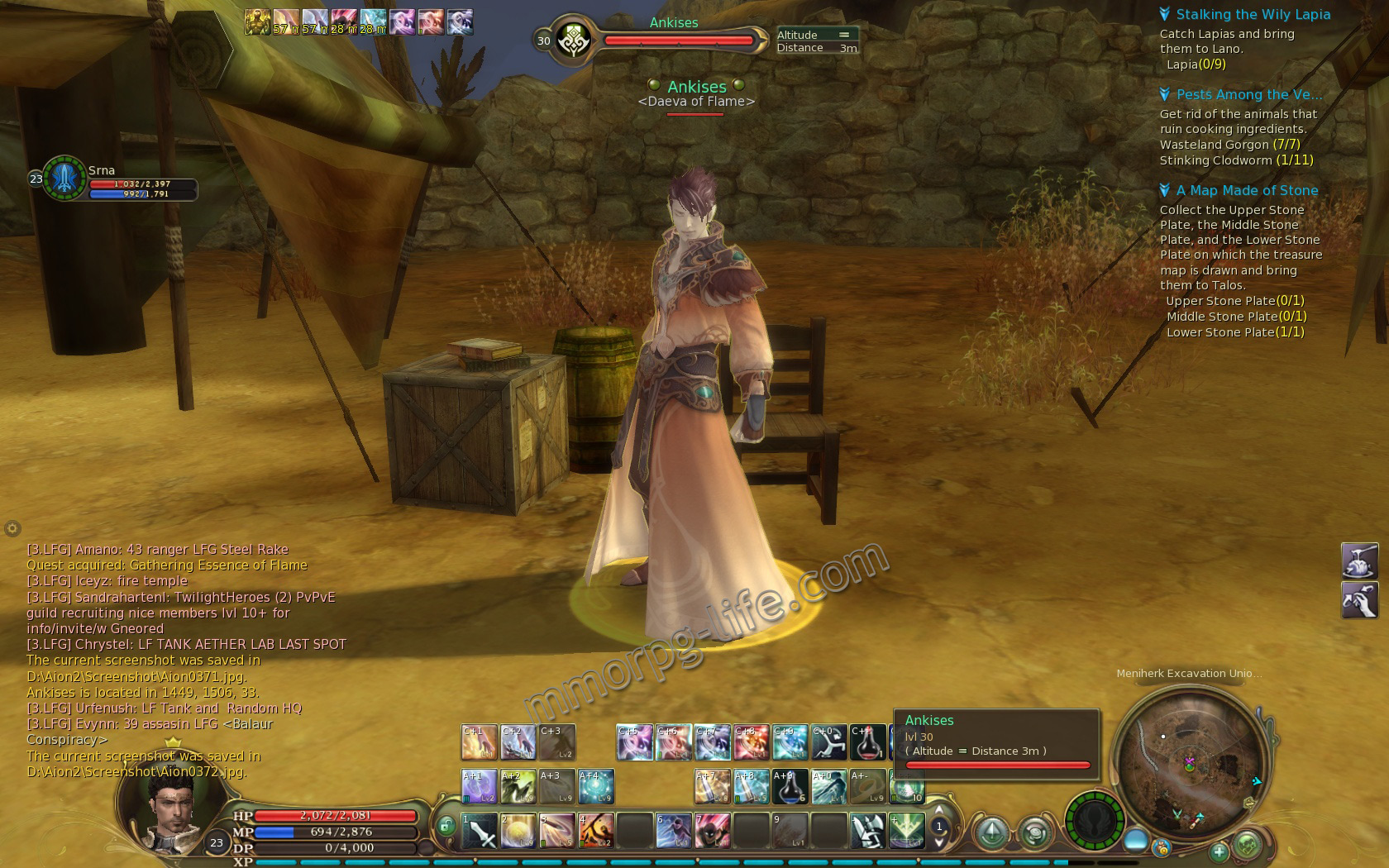1389x868 pixels.
Task: Click the spool icon next to the ascend button
Action: coord(1037,834)
